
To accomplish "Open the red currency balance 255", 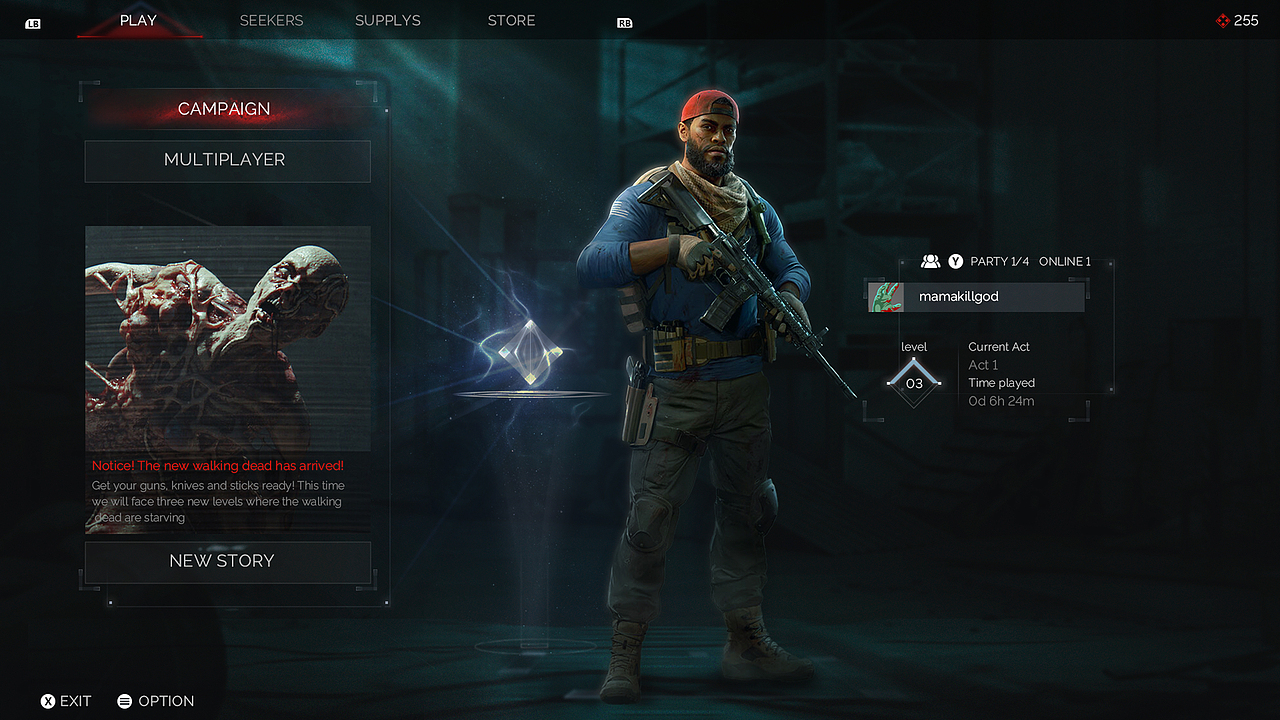I will 1237,20.
